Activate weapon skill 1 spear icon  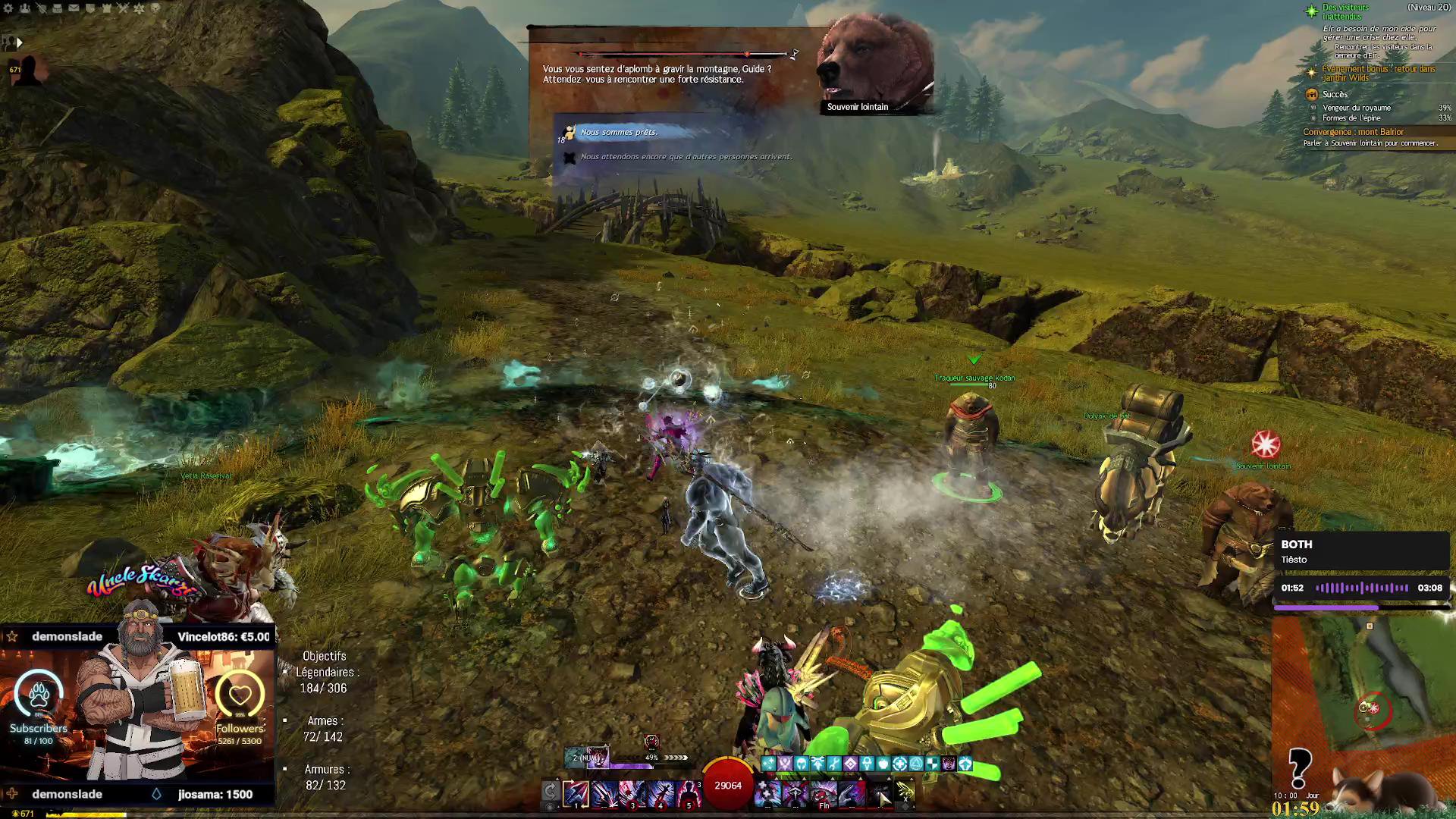click(x=576, y=794)
